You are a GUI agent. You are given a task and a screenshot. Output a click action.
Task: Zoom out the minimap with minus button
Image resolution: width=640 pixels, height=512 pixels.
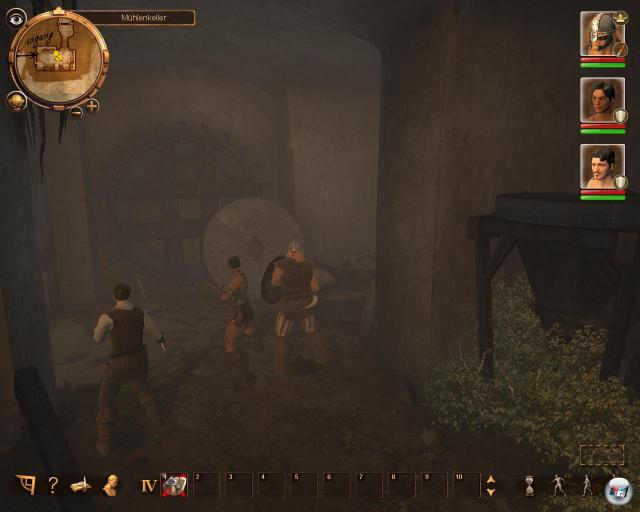[76, 111]
